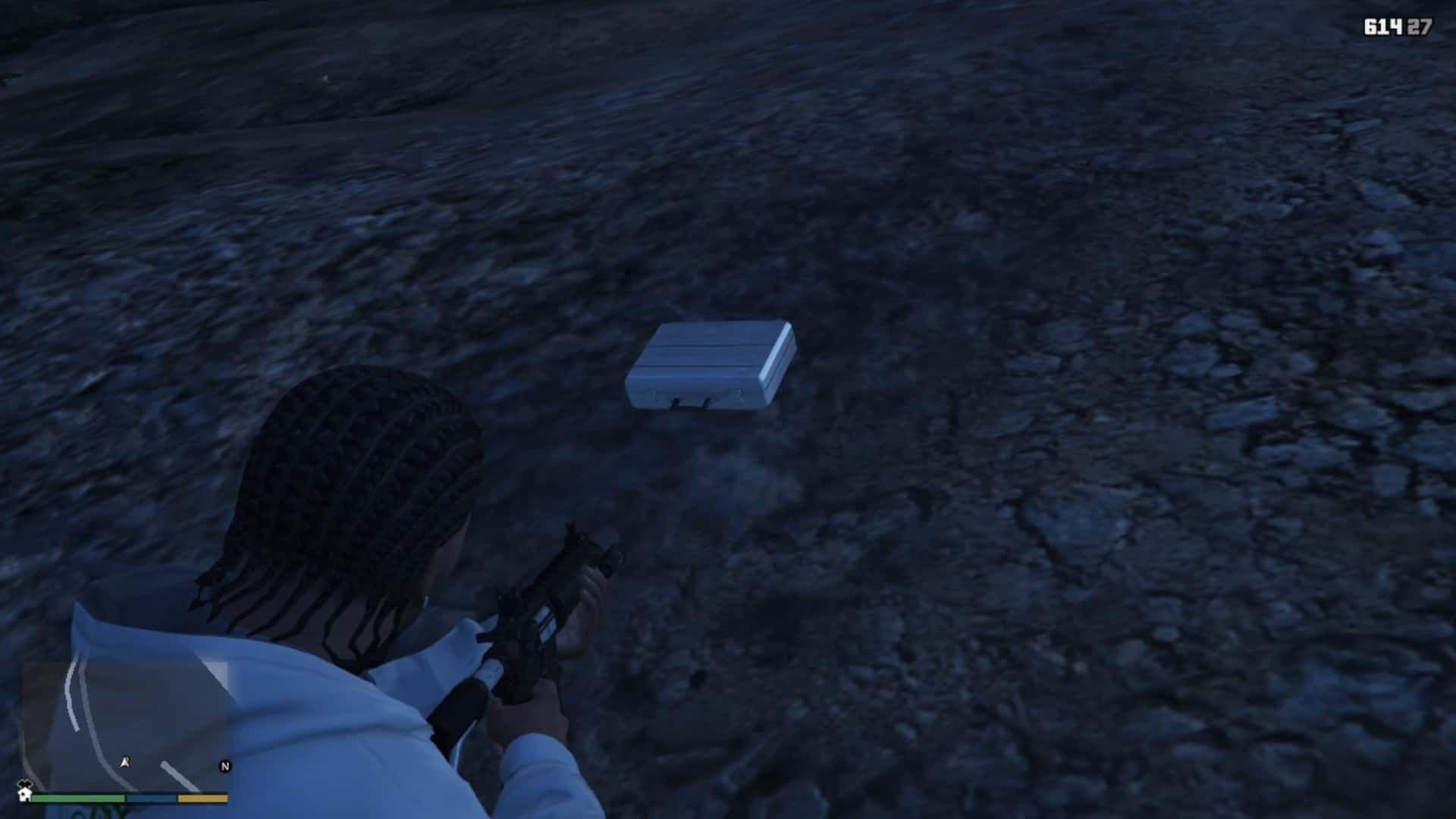The height and width of the screenshot is (819, 1456).
Task: Click the safehouse icon on the minimap edge
Action: point(24,795)
